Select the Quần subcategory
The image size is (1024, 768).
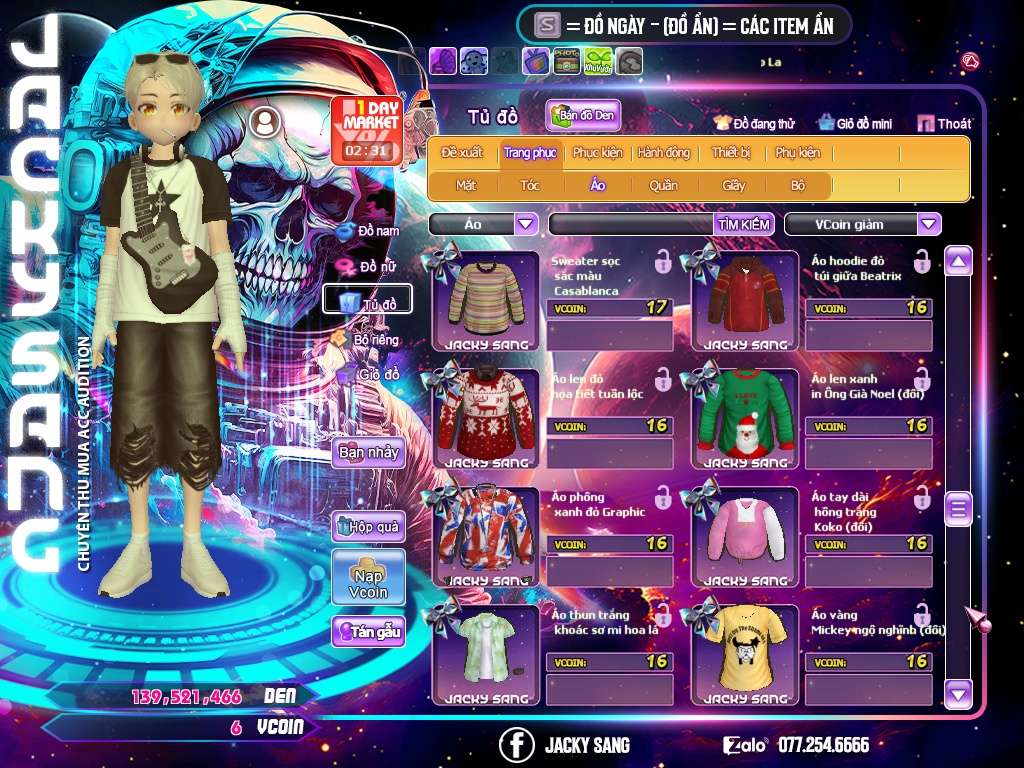pos(663,185)
